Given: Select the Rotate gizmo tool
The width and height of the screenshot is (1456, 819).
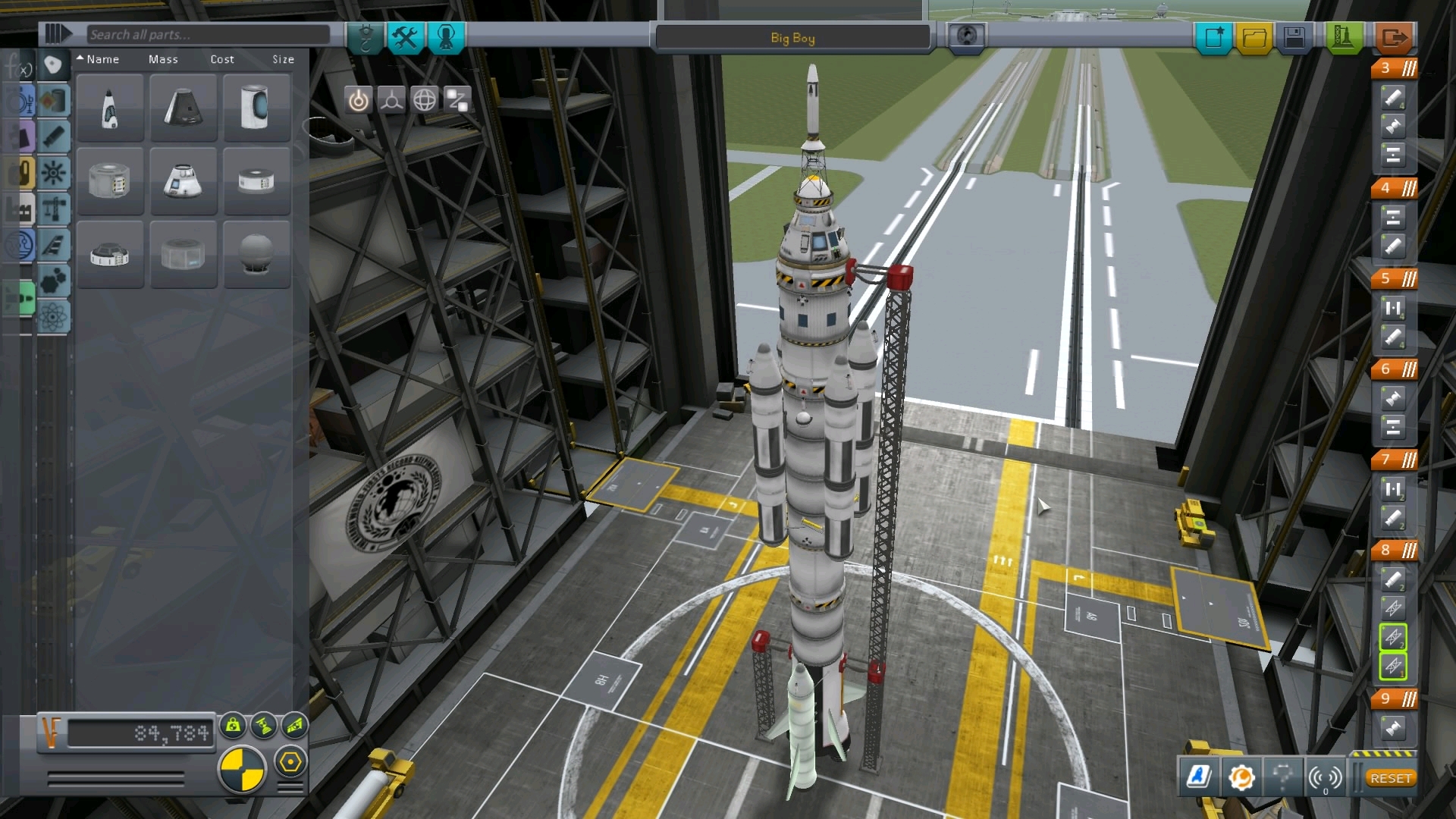Looking at the screenshot, I should tap(424, 99).
